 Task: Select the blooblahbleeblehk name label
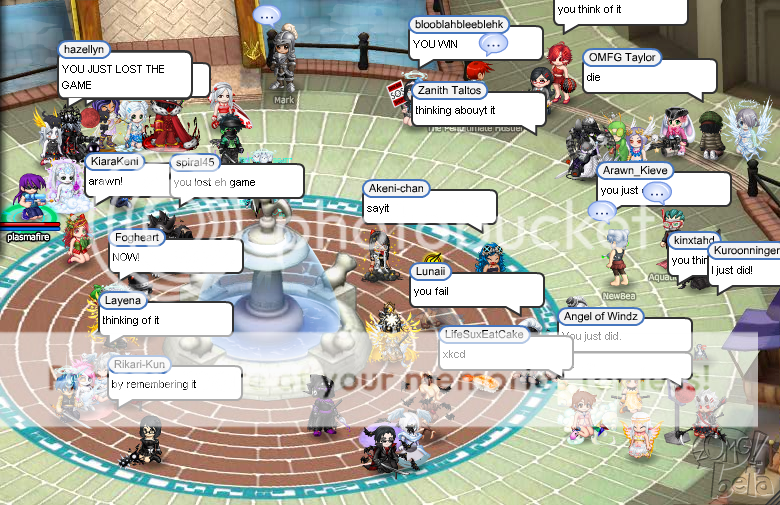point(460,23)
